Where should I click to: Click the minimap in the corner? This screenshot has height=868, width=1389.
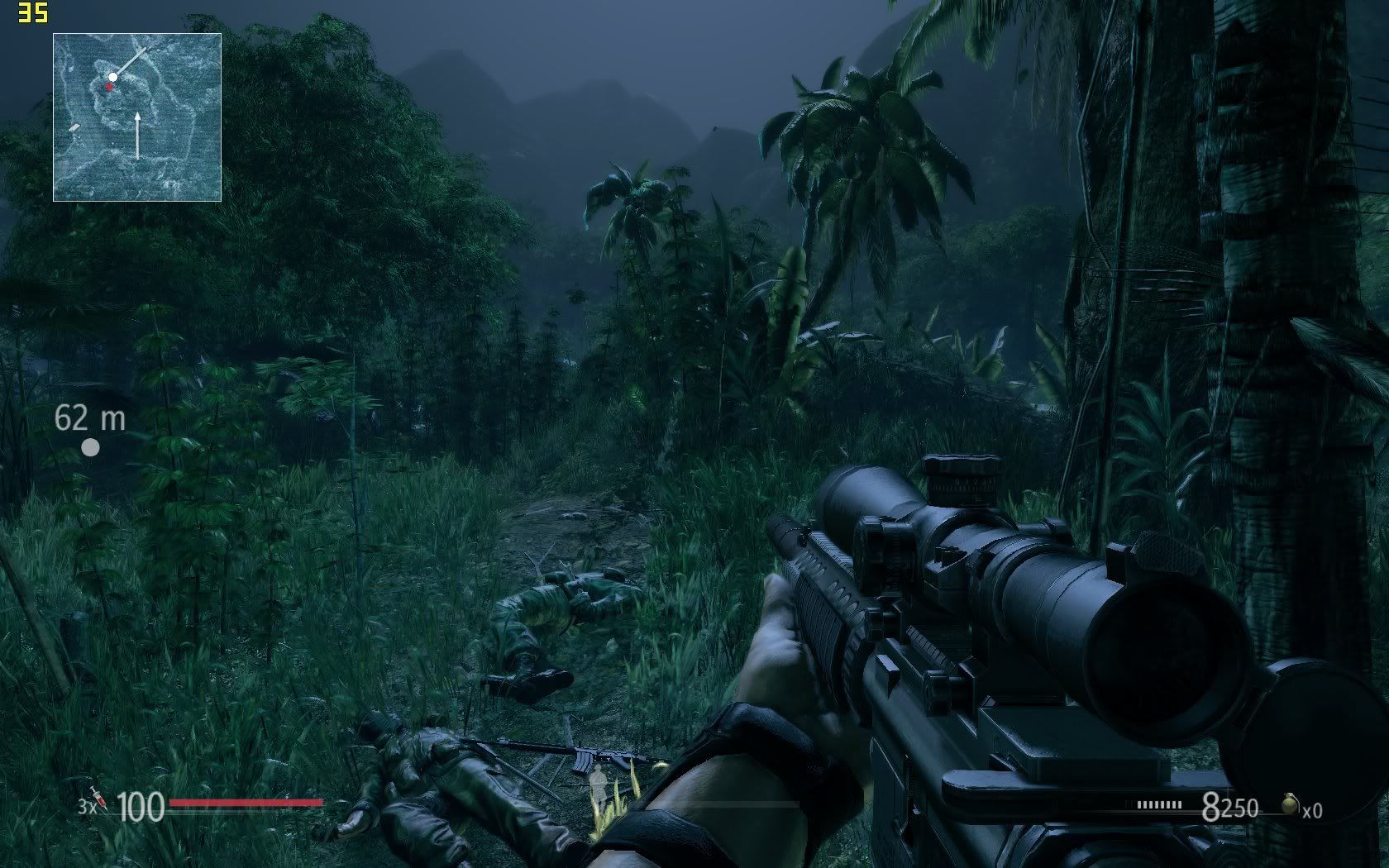click(x=137, y=117)
